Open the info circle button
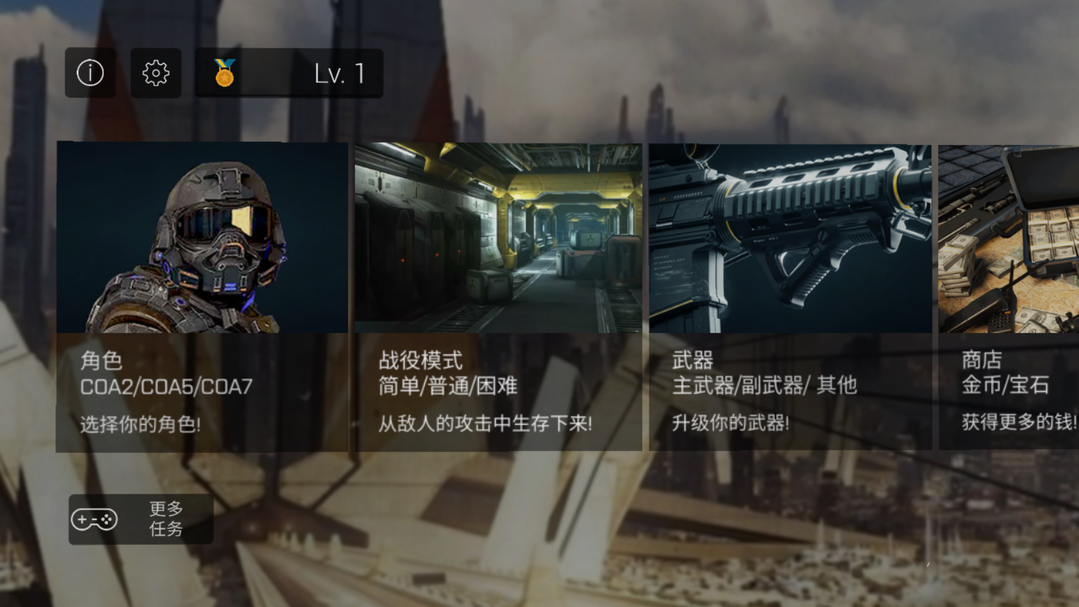Screen dimensions: 1079x607 pos(90,73)
